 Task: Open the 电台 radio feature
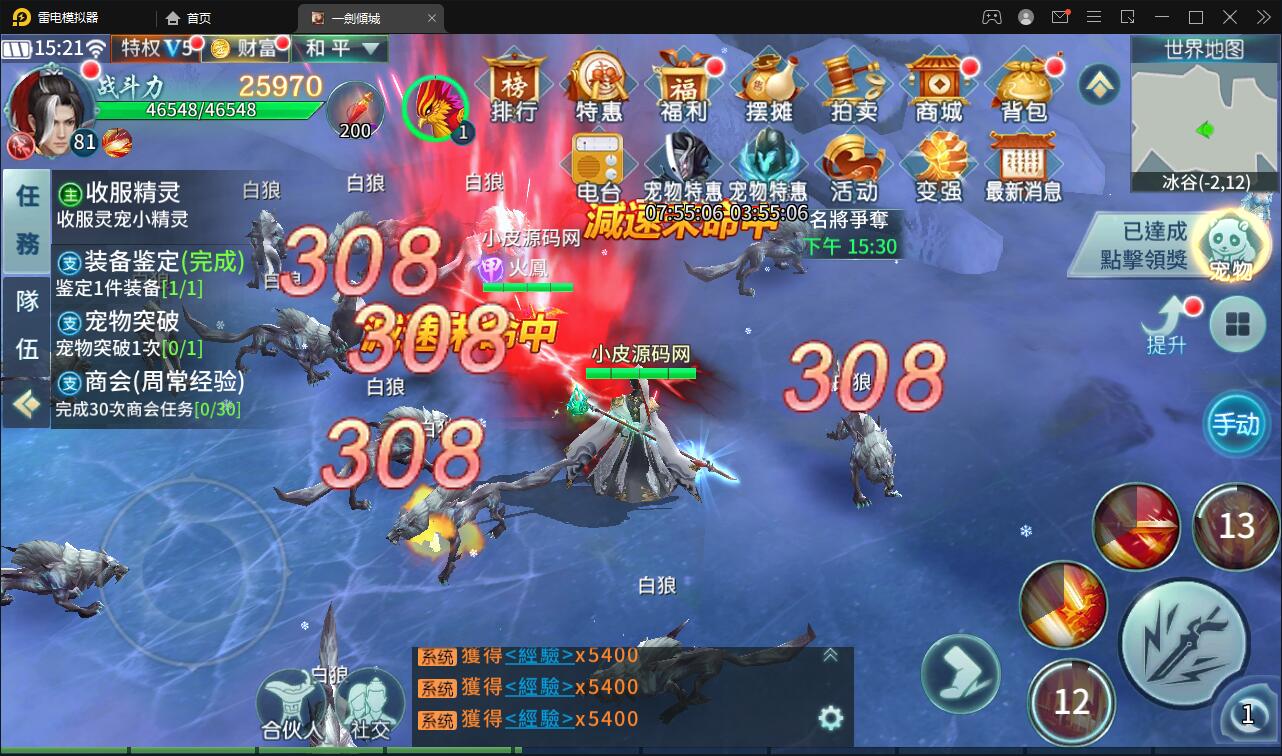[x=599, y=165]
